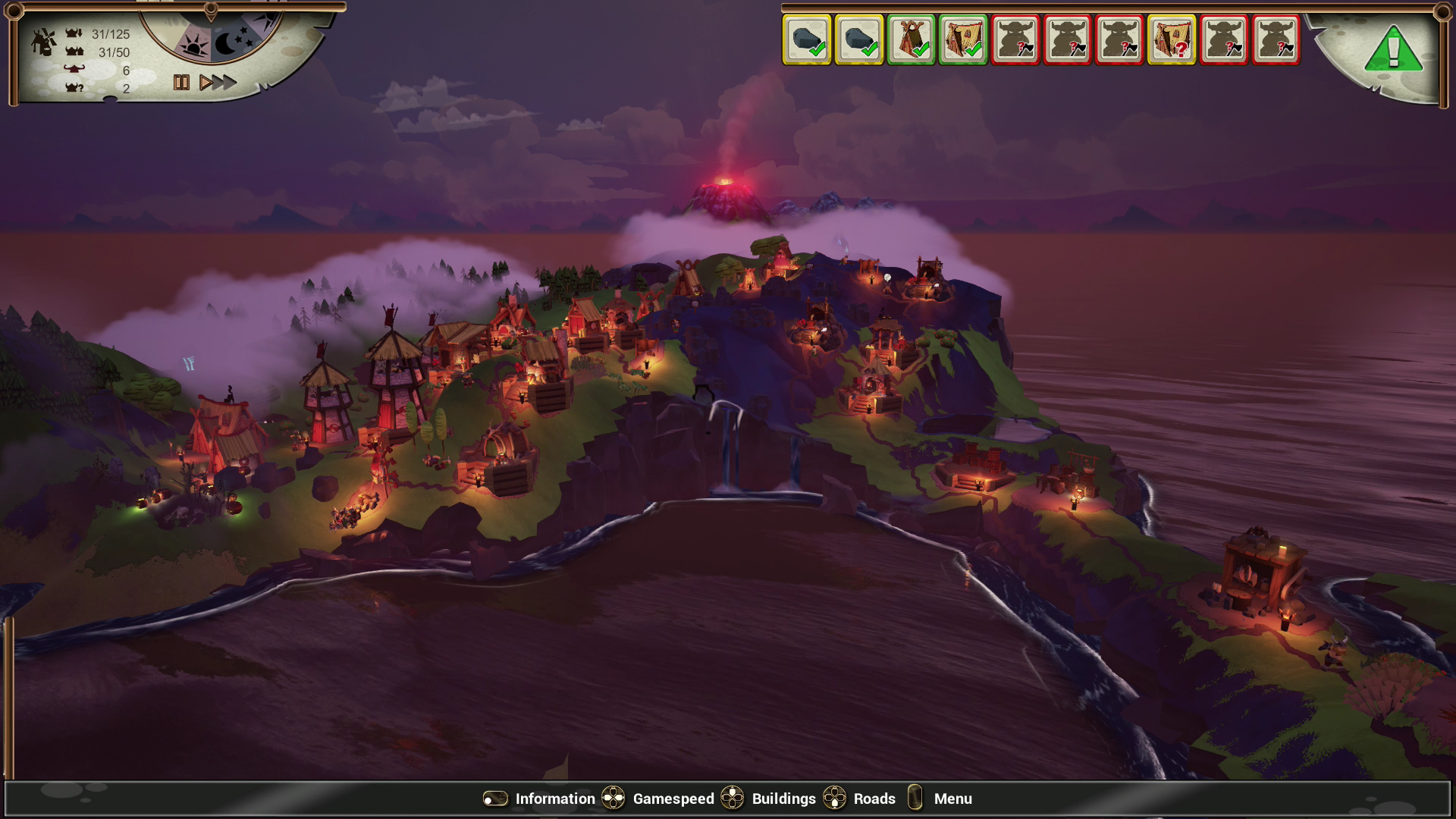Open the wooden house notification with checkmark
This screenshot has width=1456, height=819.
(x=963, y=40)
